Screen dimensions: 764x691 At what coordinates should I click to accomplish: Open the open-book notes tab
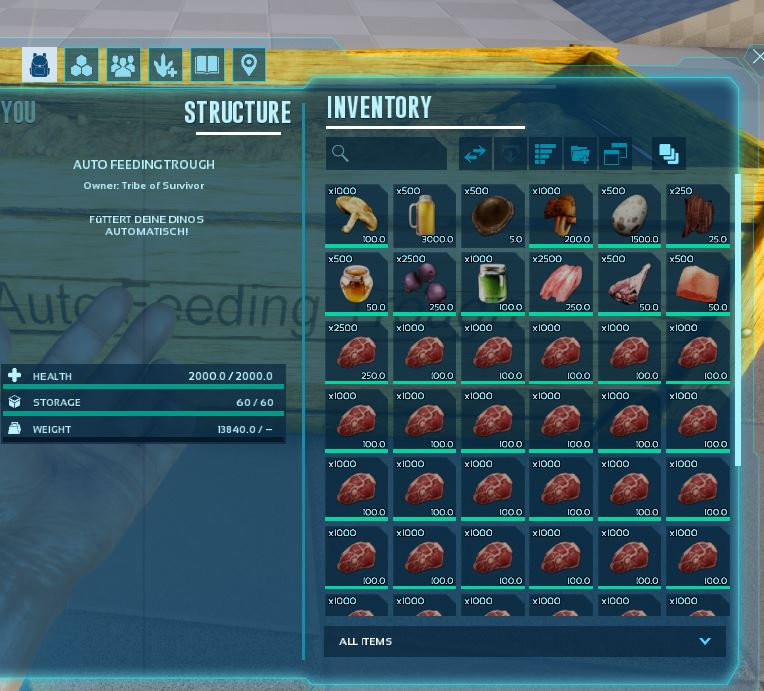pos(207,66)
